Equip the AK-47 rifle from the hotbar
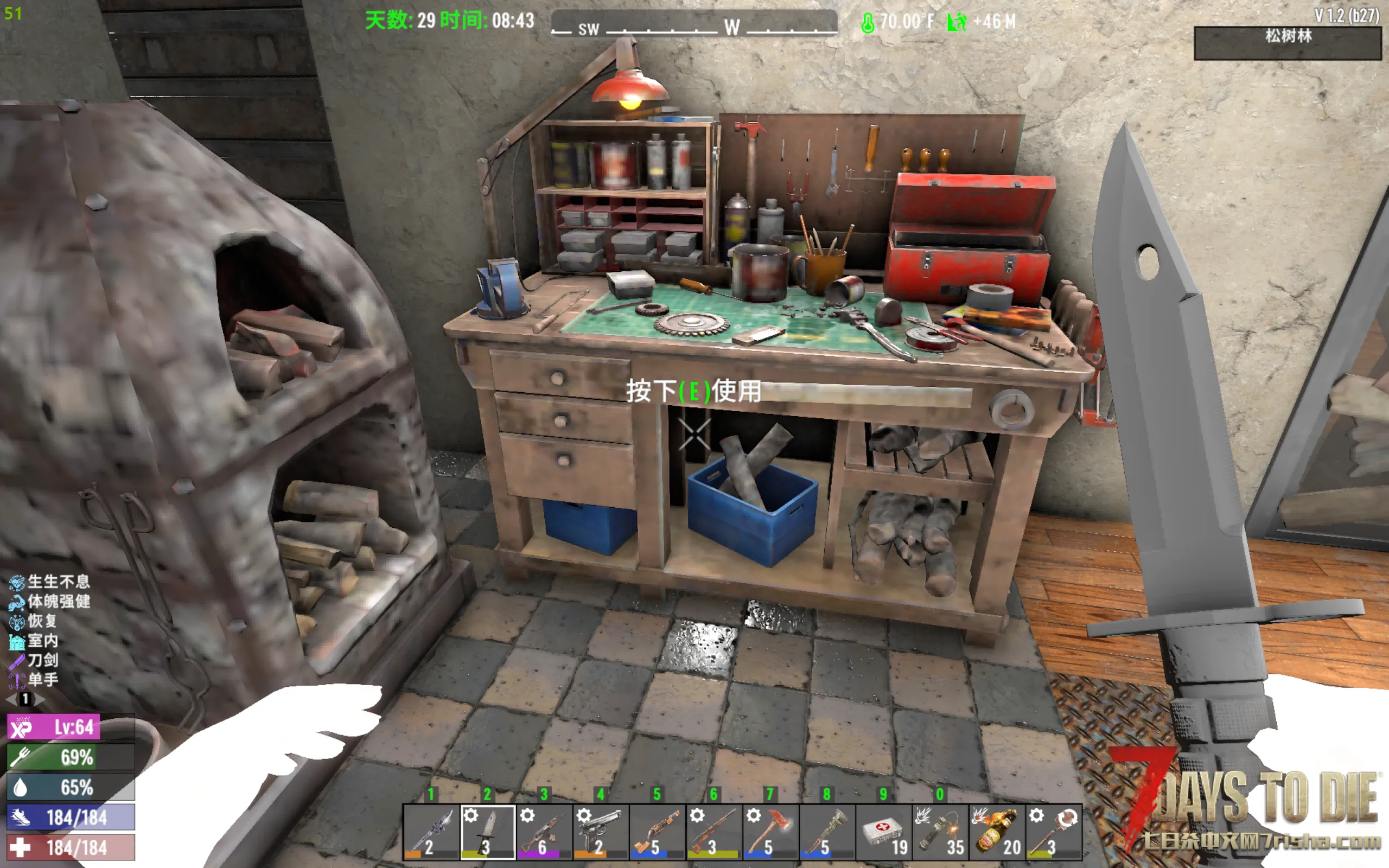1389x868 pixels. (544, 832)
